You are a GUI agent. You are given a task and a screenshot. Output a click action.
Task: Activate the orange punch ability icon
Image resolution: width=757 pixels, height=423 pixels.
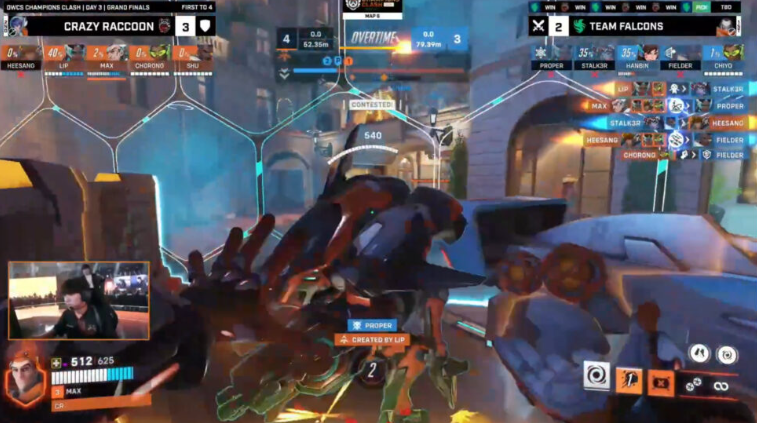628,380
